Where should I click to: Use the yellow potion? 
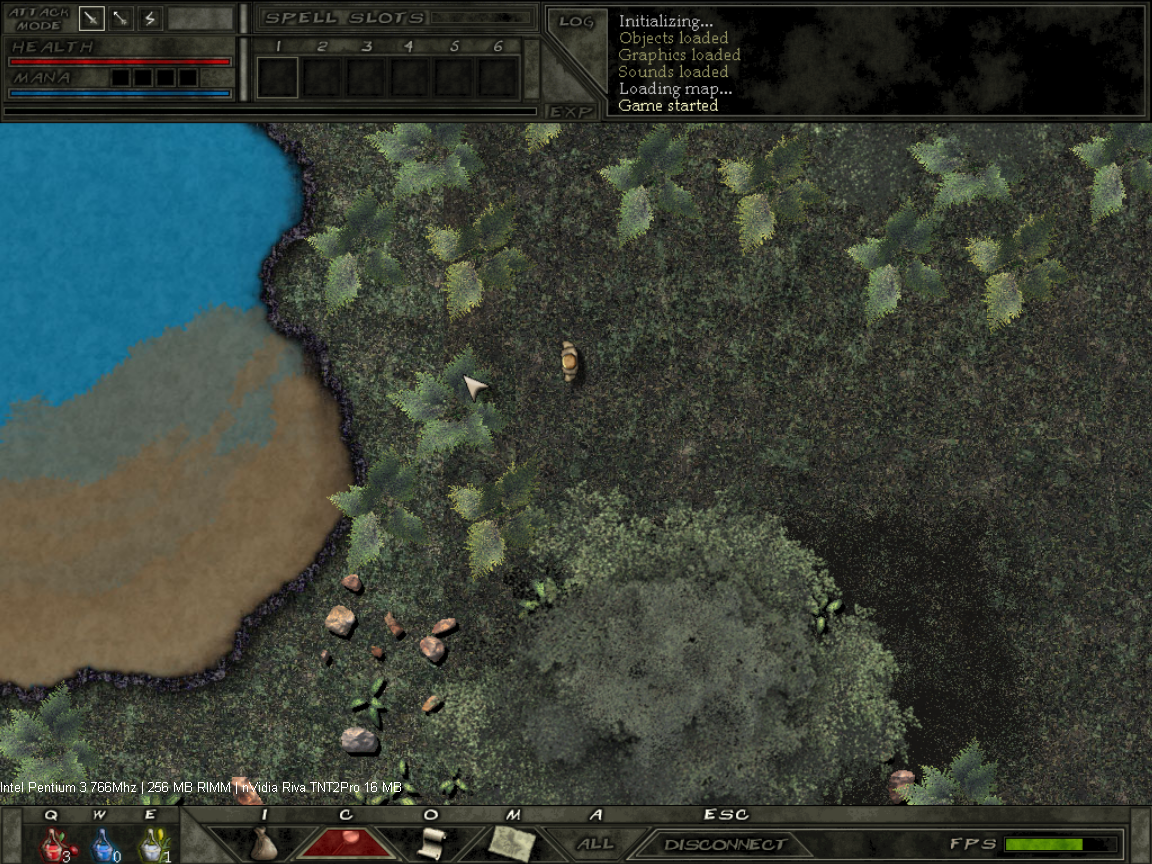pos(151,846)
